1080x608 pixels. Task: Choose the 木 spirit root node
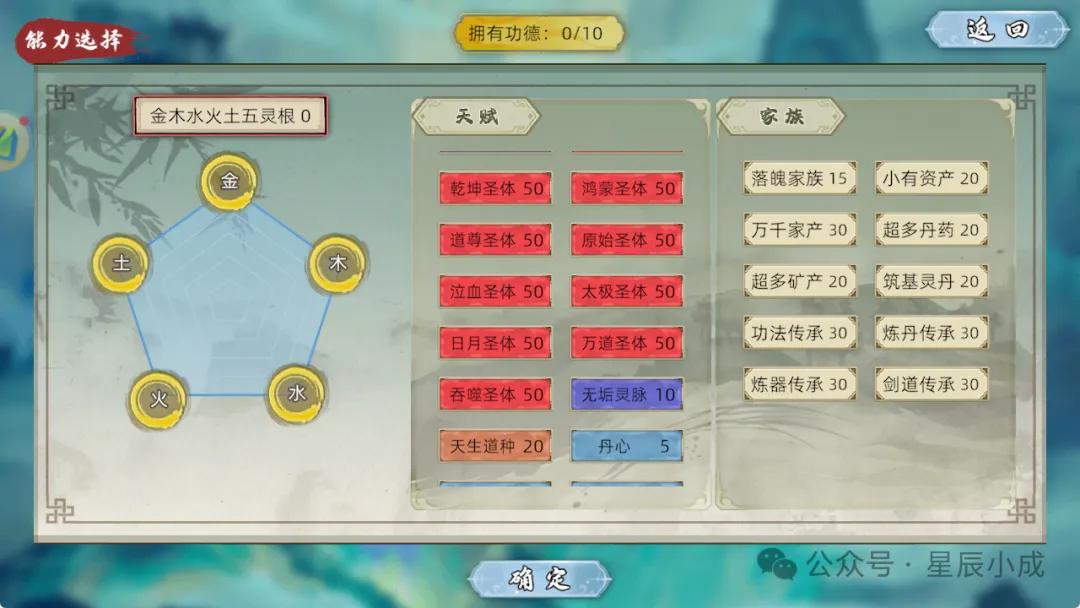[x=338, y=264]
